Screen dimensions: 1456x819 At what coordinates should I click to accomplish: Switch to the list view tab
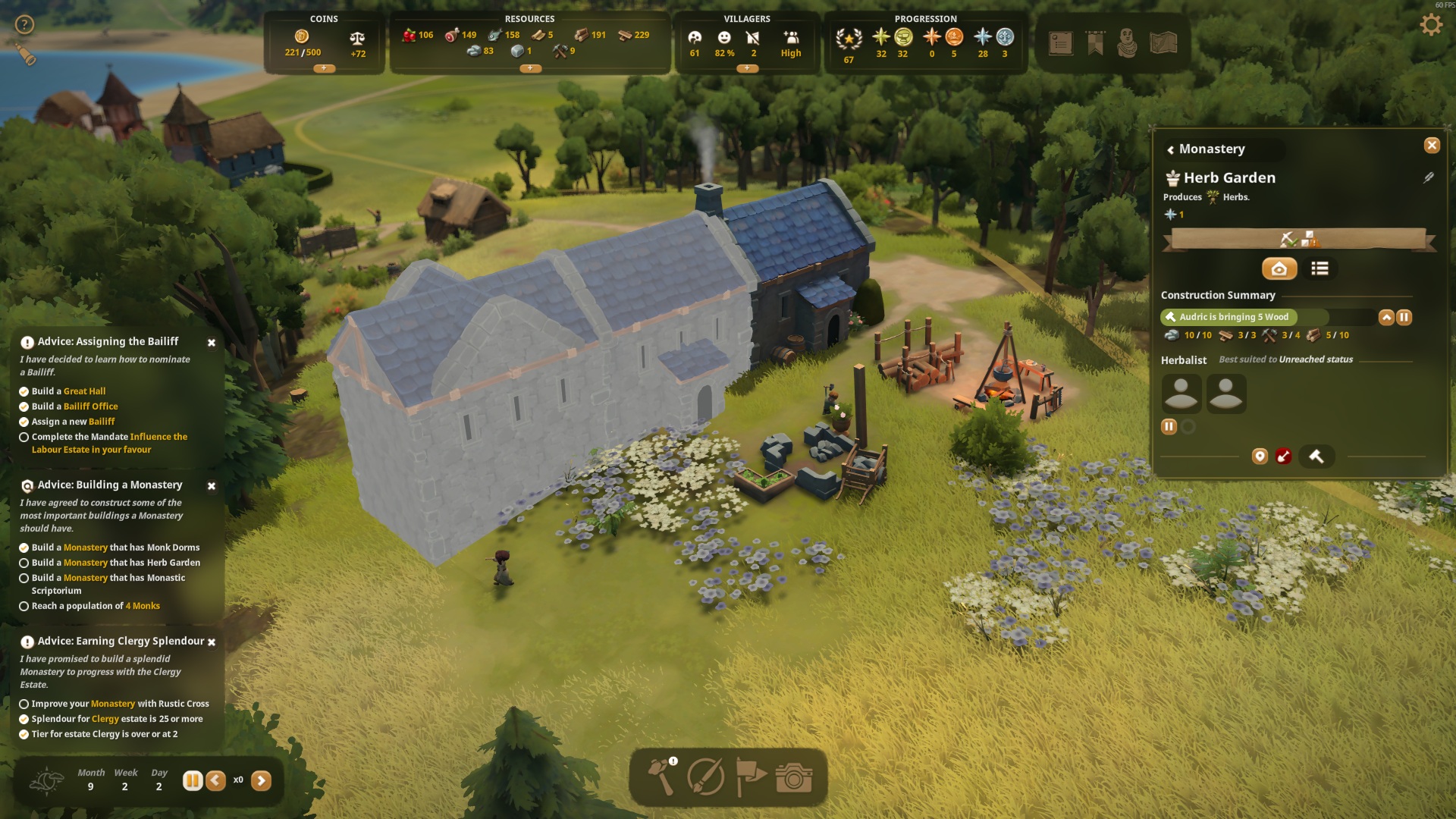click(x=1319, y=268)
